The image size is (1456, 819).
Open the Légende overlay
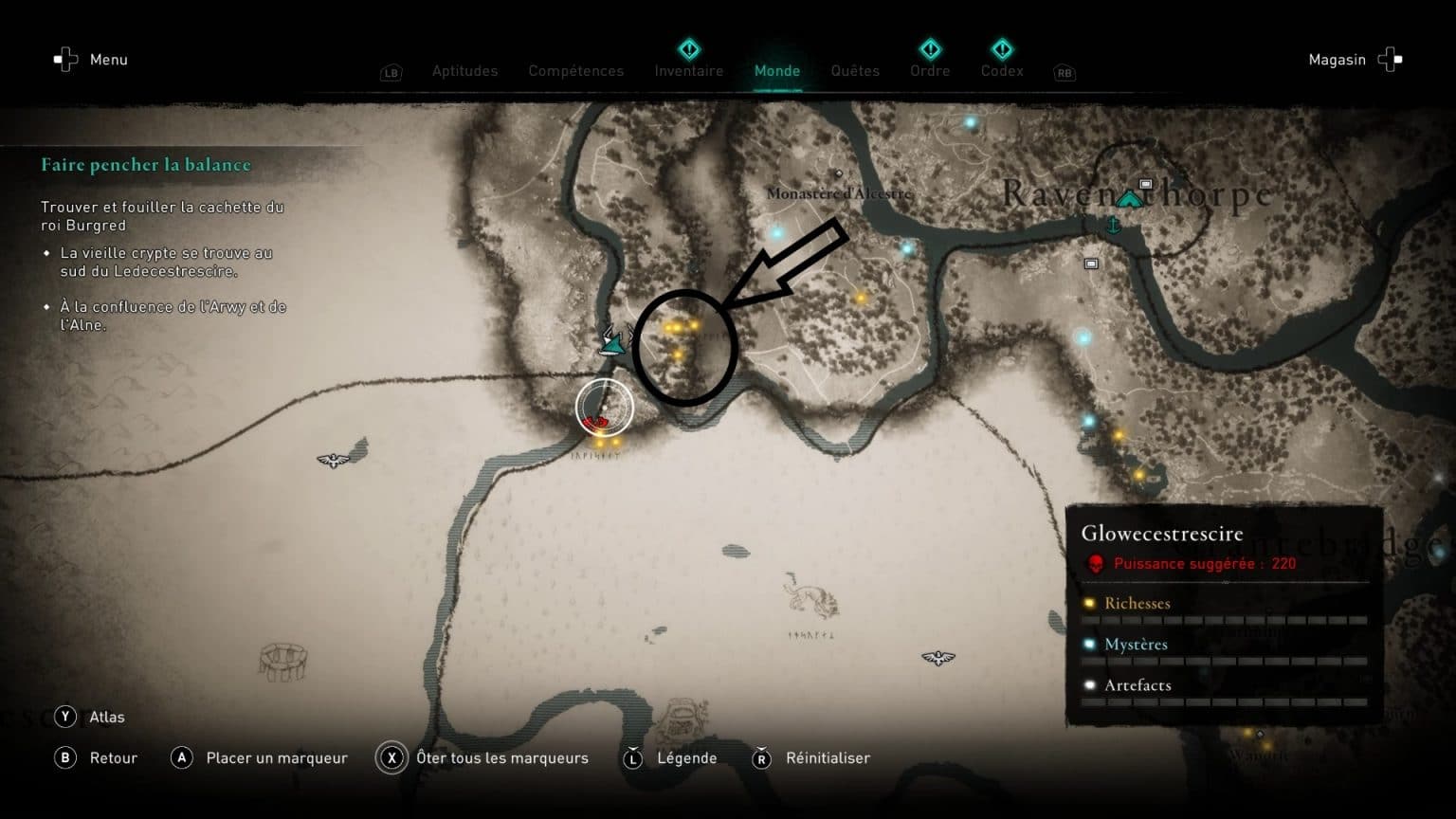pyautogui.click(x=686, y=757)
